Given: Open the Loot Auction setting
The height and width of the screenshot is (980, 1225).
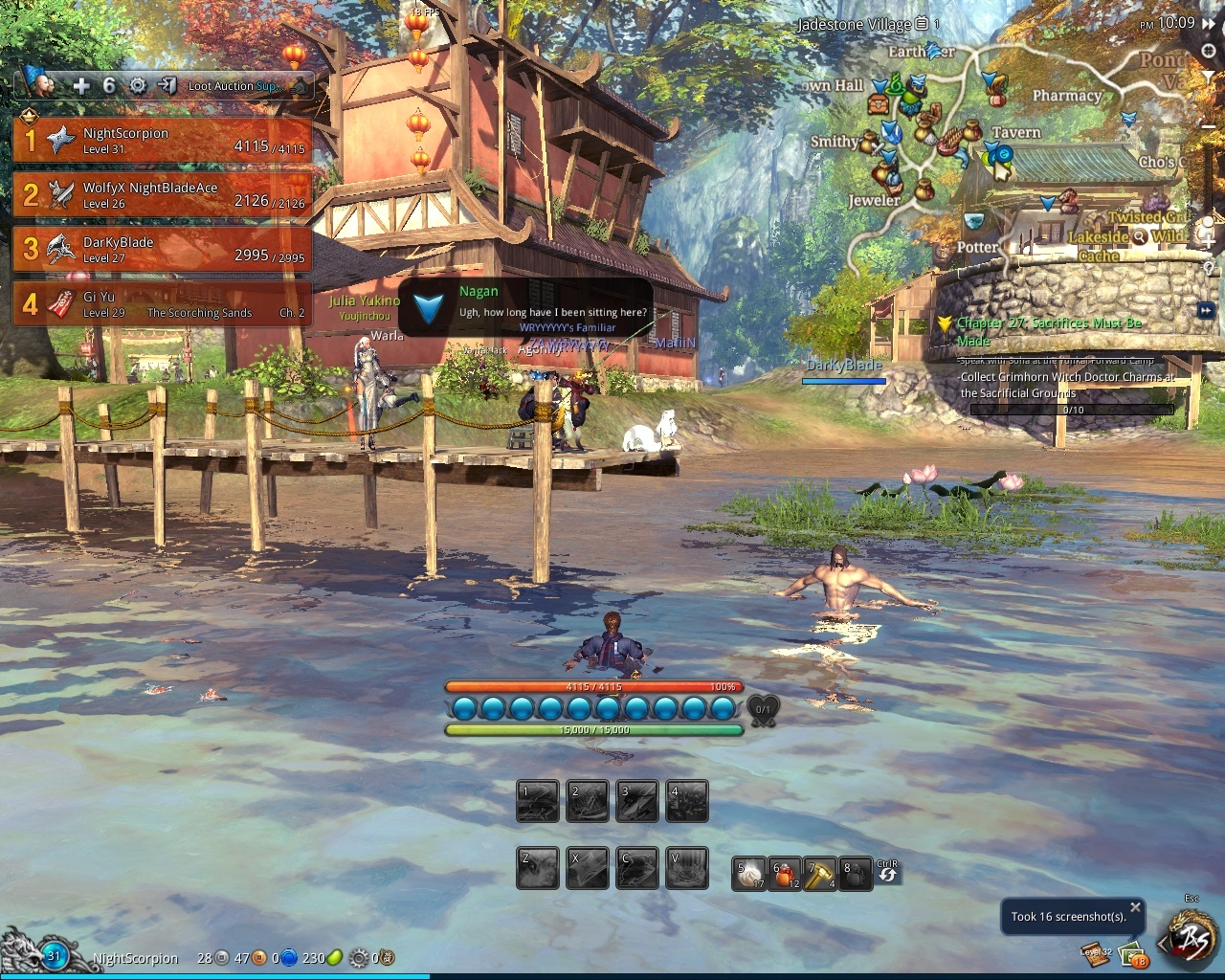Looking at the screenshot, I should coord(233,86).
